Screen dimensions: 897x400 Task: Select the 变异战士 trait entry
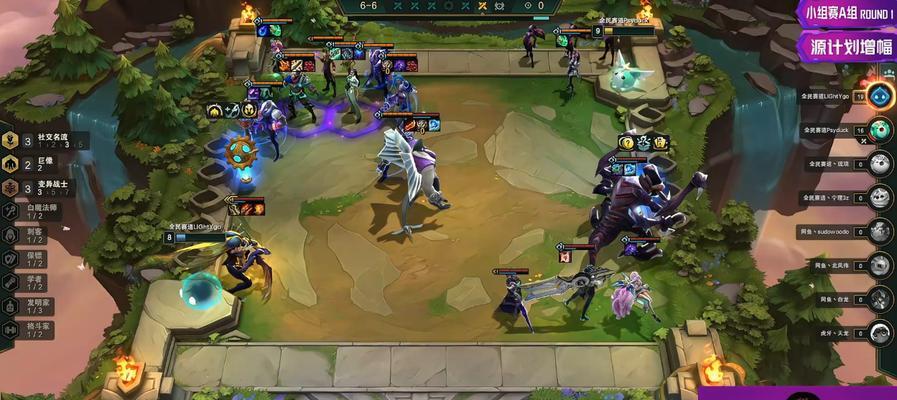pyautogui.click(x=42, y=188)
